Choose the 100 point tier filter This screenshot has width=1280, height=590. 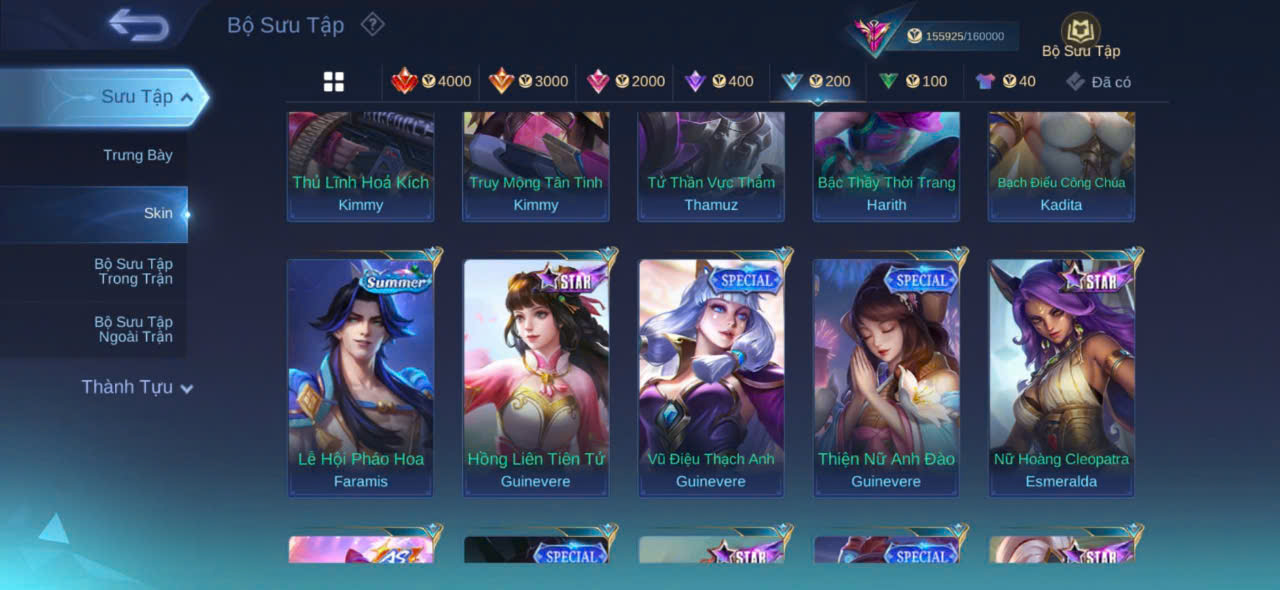point(913,82)
